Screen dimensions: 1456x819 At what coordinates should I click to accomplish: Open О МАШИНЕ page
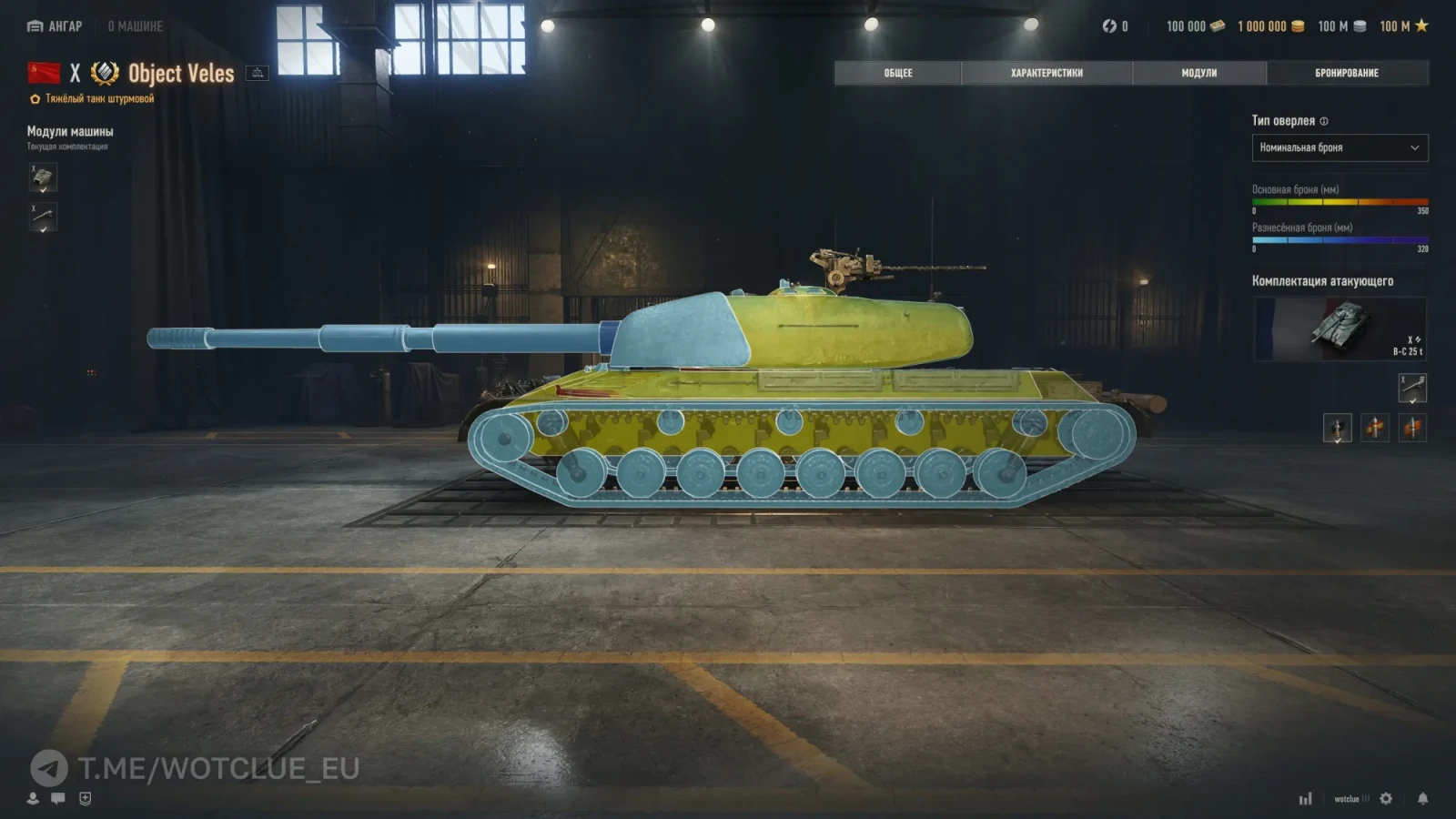click(x=136, y=26)
